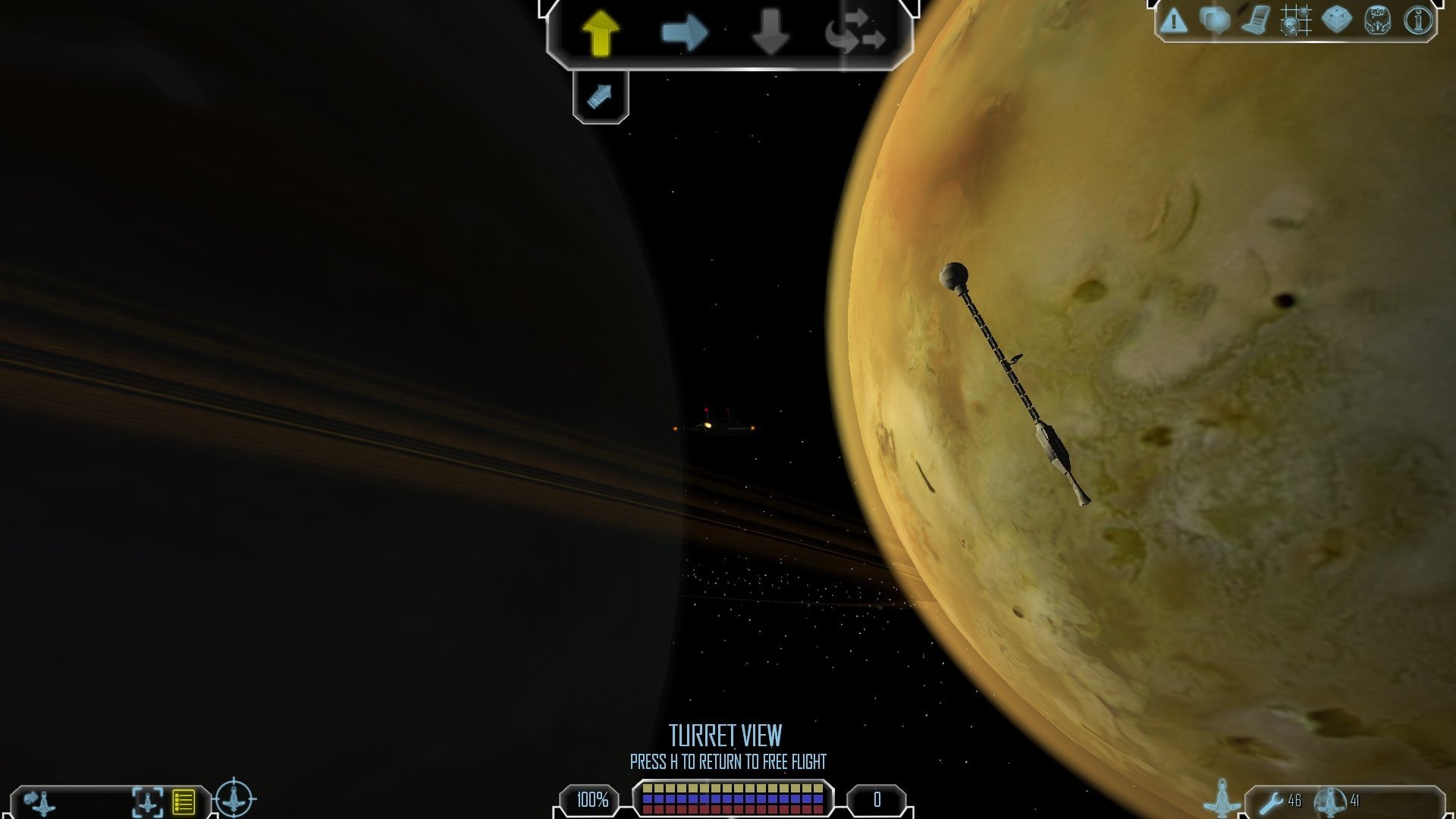Show the planet grid map
The width and height of the screenshot is (1456, 819).
(1296, 20)
